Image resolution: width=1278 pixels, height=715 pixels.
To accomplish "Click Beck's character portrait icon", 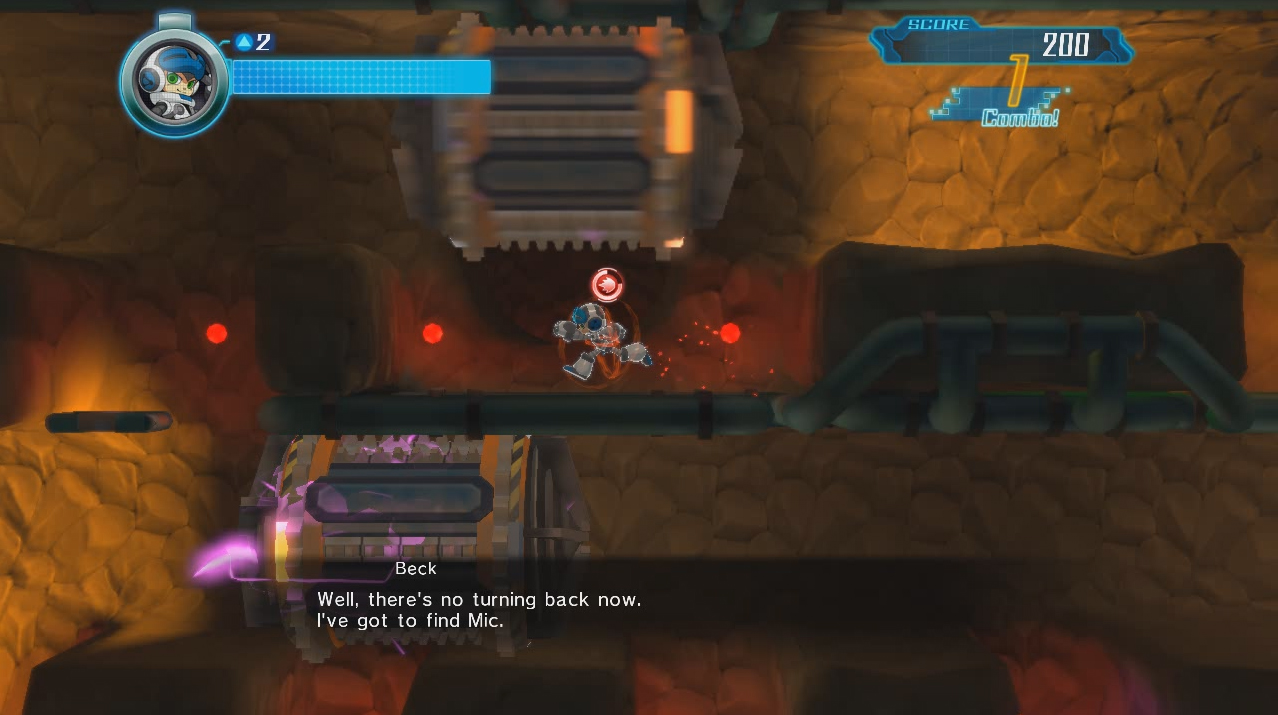I will click(174, 78).
